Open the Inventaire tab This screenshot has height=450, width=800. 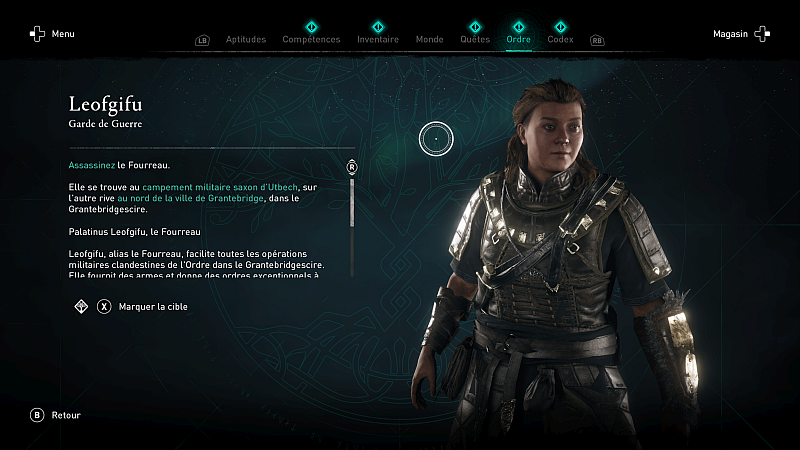click(x=378, y=40)
